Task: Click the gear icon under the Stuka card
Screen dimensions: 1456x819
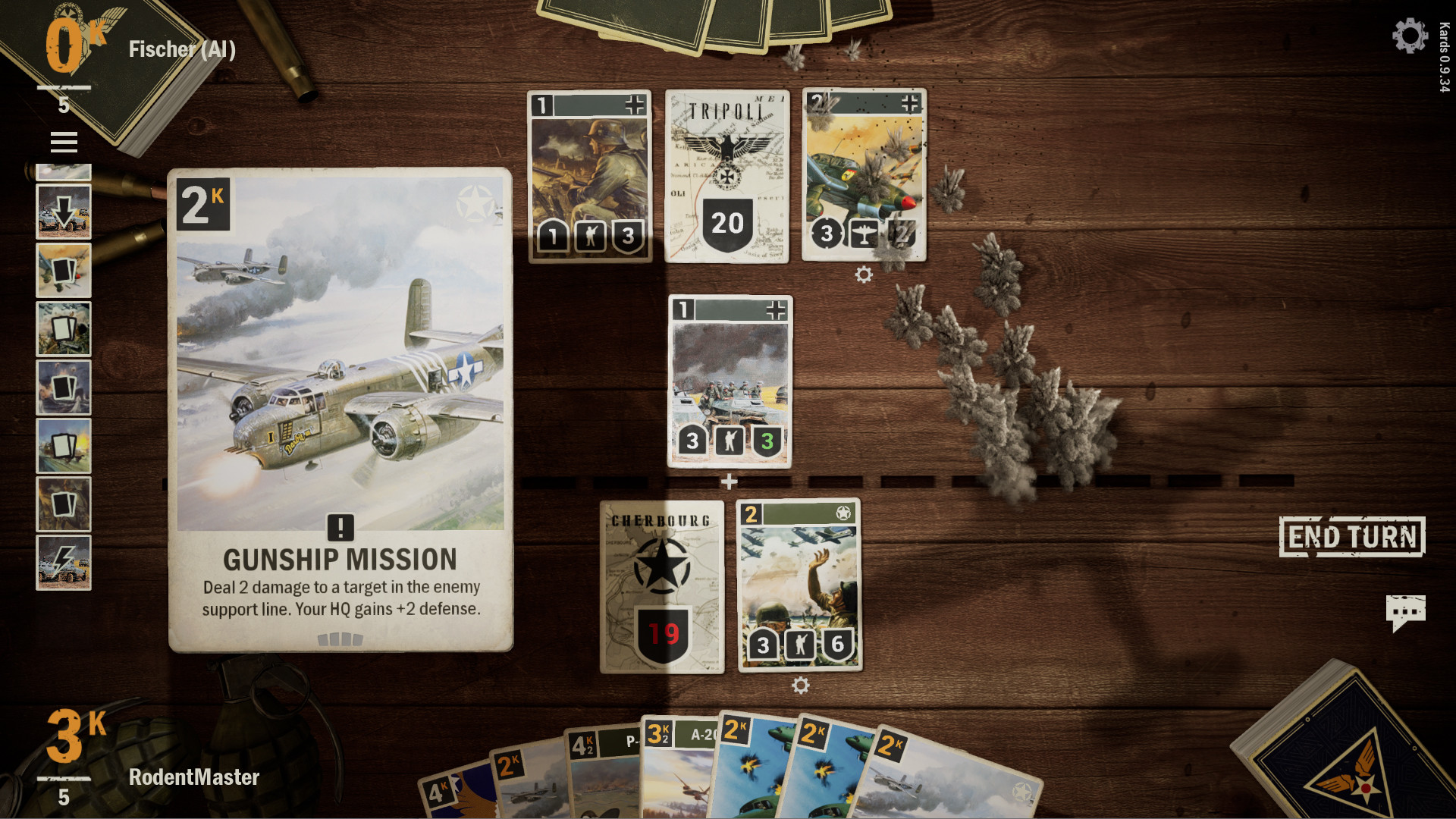Action: point(863,275)
